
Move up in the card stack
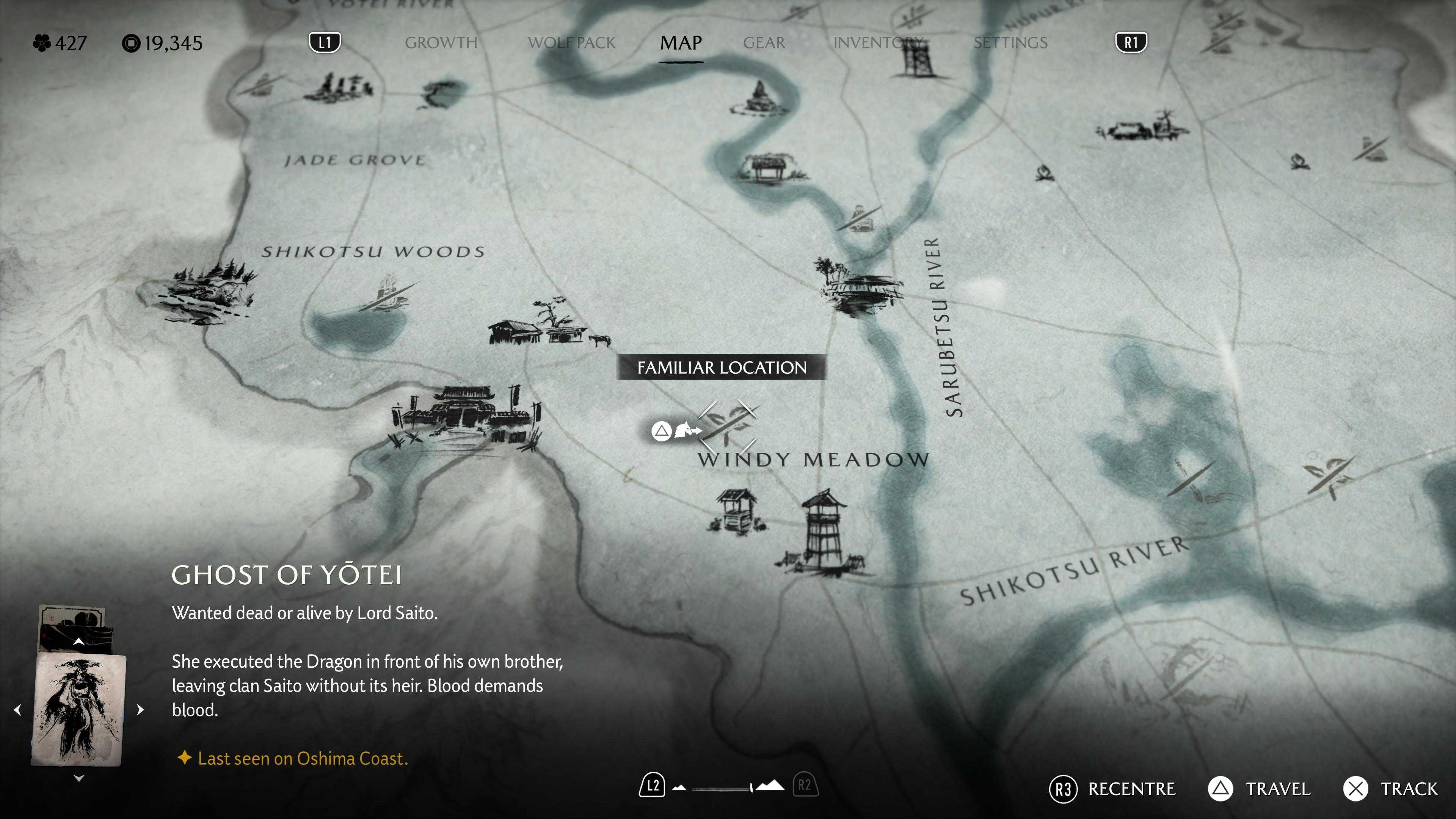[79, 642]
